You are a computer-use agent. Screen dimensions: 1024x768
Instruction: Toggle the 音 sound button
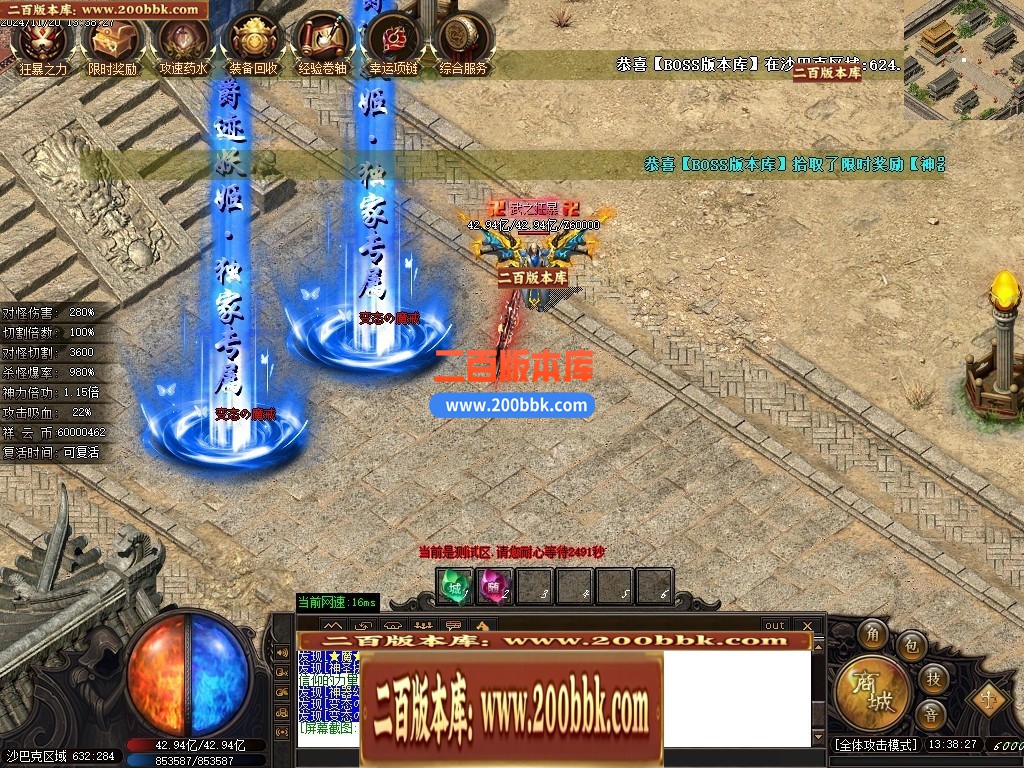click(x=931, y=714)
